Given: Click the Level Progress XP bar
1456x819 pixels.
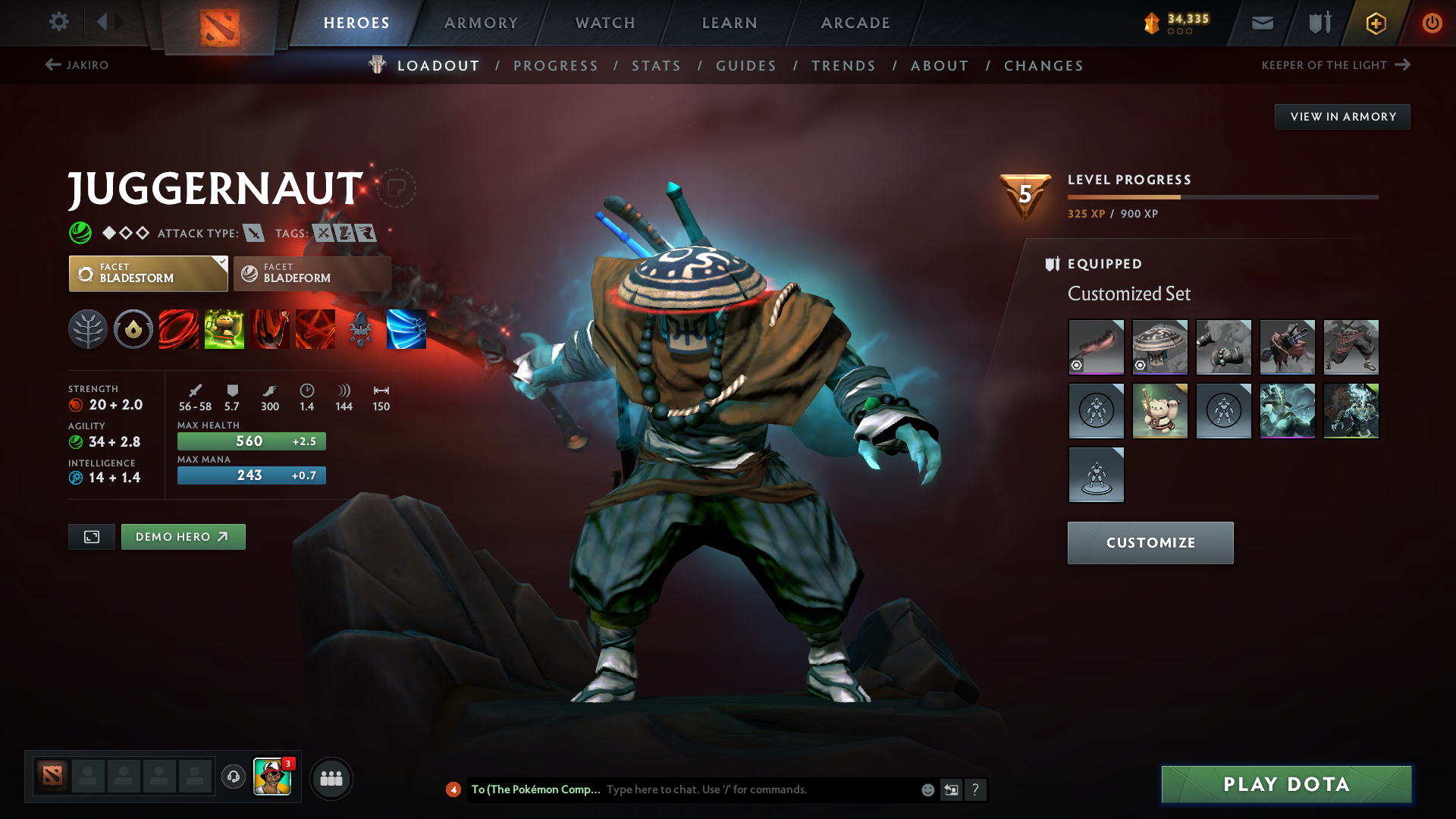Looking at the screenshot, I should (x=1221, y=196).
